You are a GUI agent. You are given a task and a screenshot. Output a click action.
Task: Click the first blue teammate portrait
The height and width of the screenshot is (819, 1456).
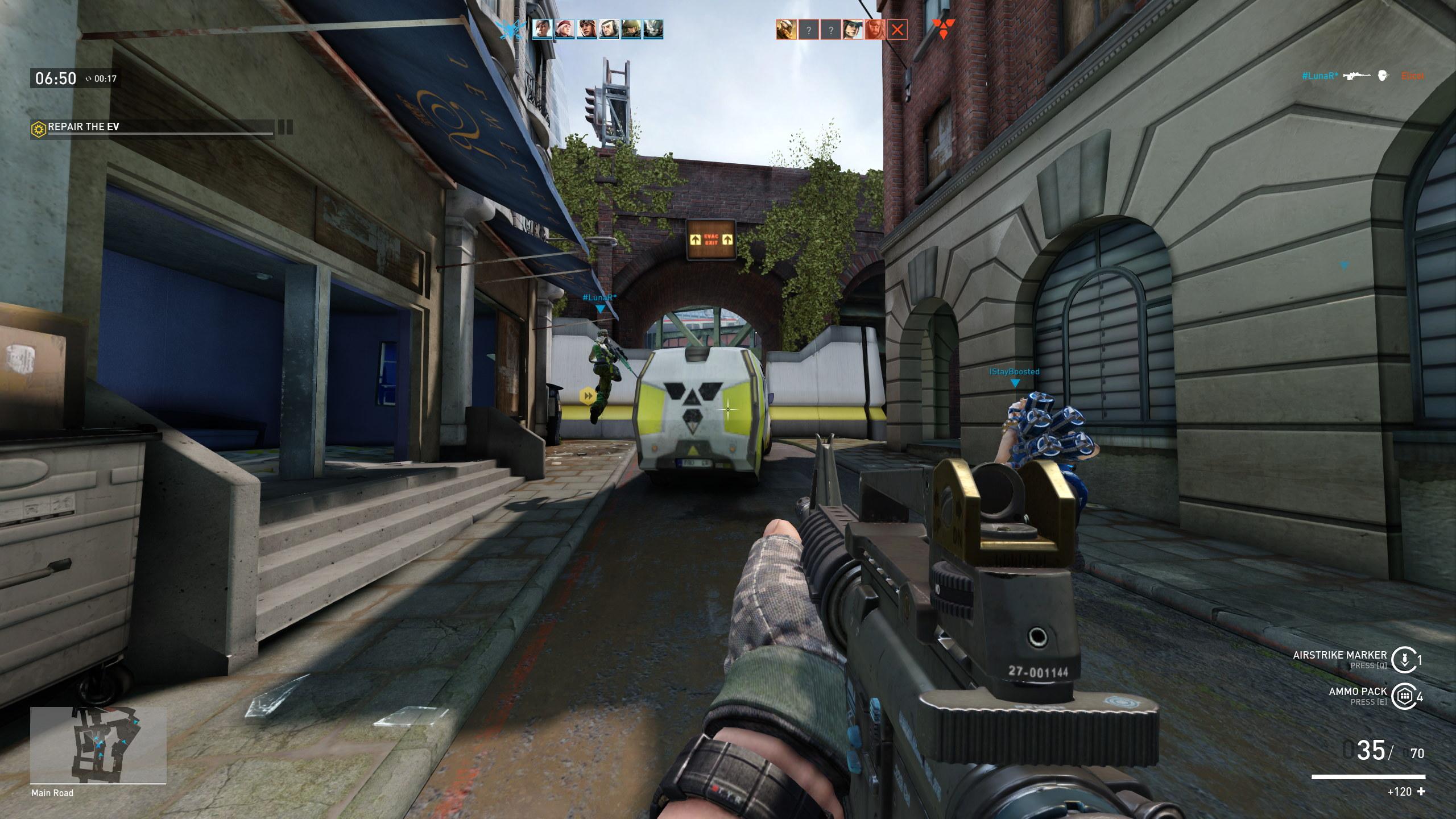tap(542, 28)
